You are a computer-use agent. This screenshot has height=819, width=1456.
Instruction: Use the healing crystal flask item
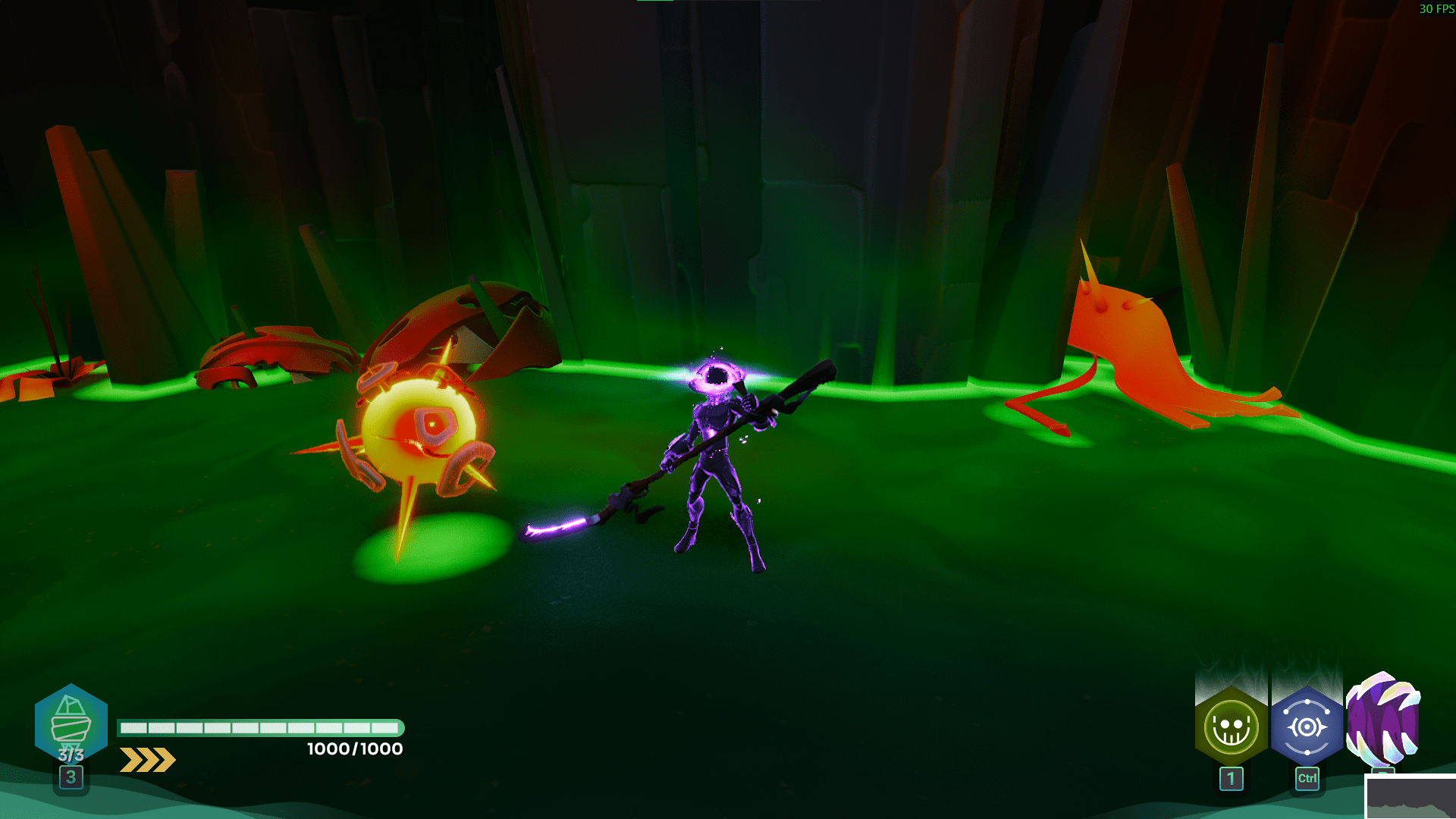click(71, 724)
